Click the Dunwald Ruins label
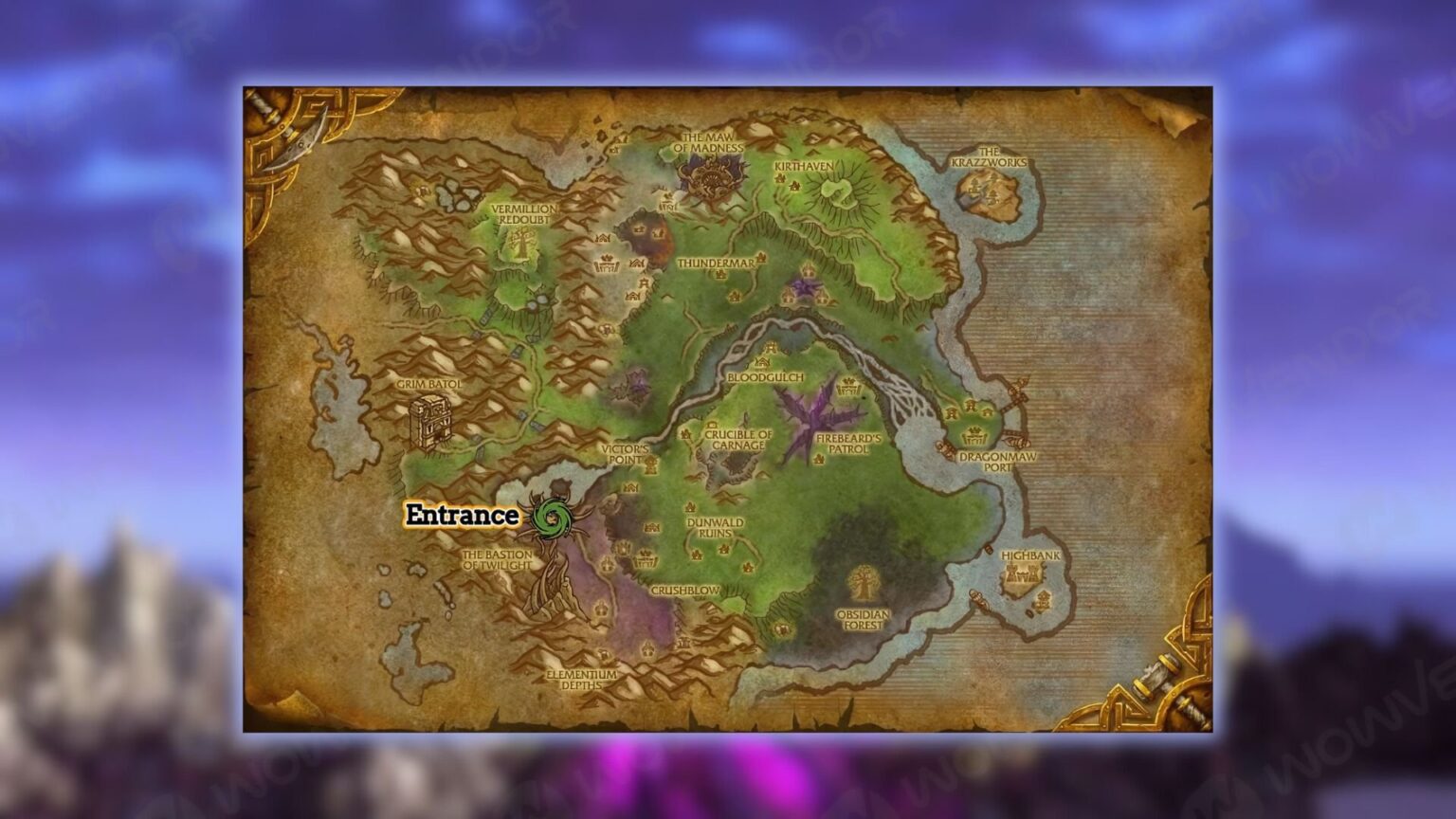This screenshot has width=1456, height=819. pos(717,526)
